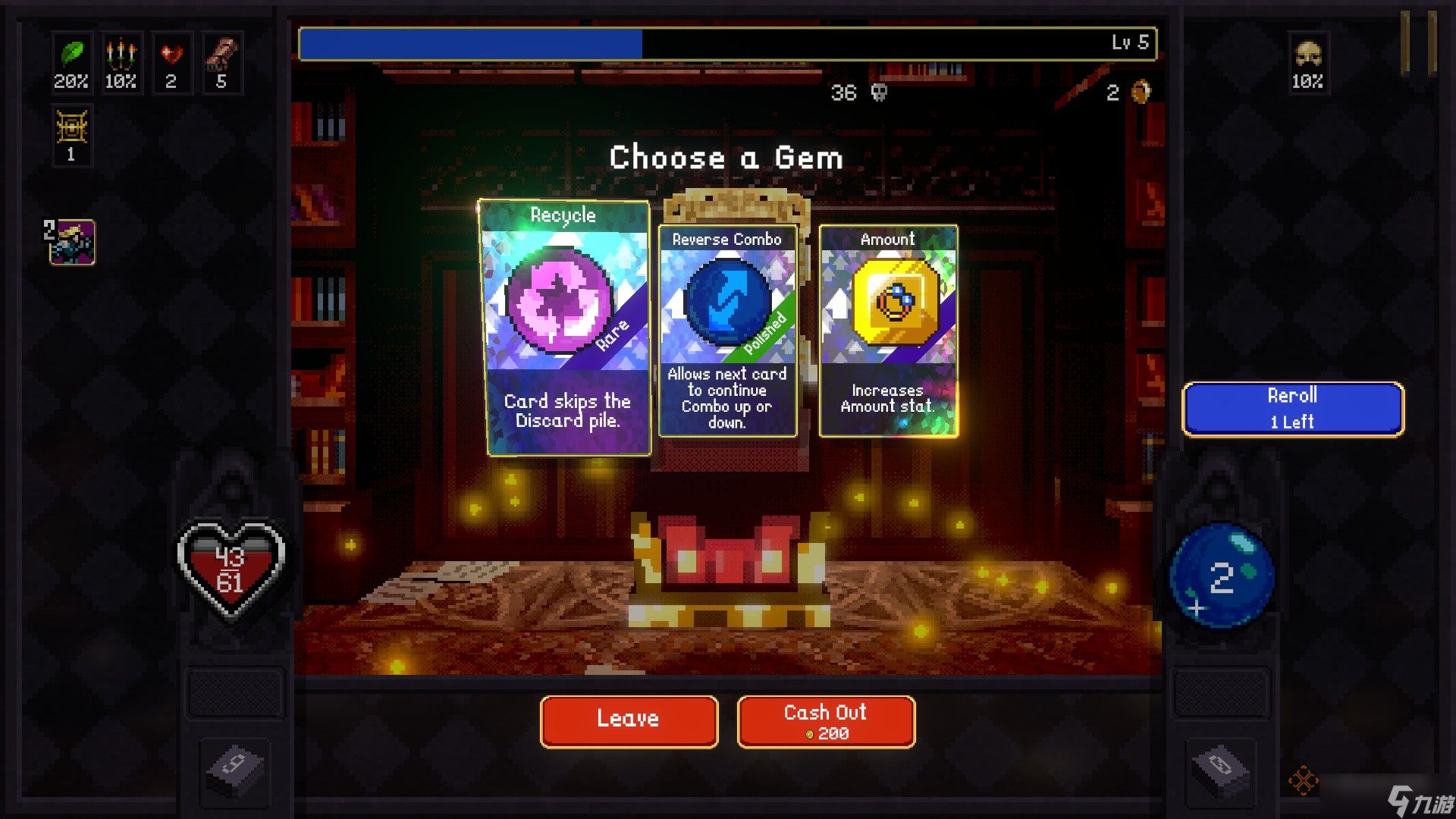
Task: Pick the Amount gem card
Action: coord(888,331)
